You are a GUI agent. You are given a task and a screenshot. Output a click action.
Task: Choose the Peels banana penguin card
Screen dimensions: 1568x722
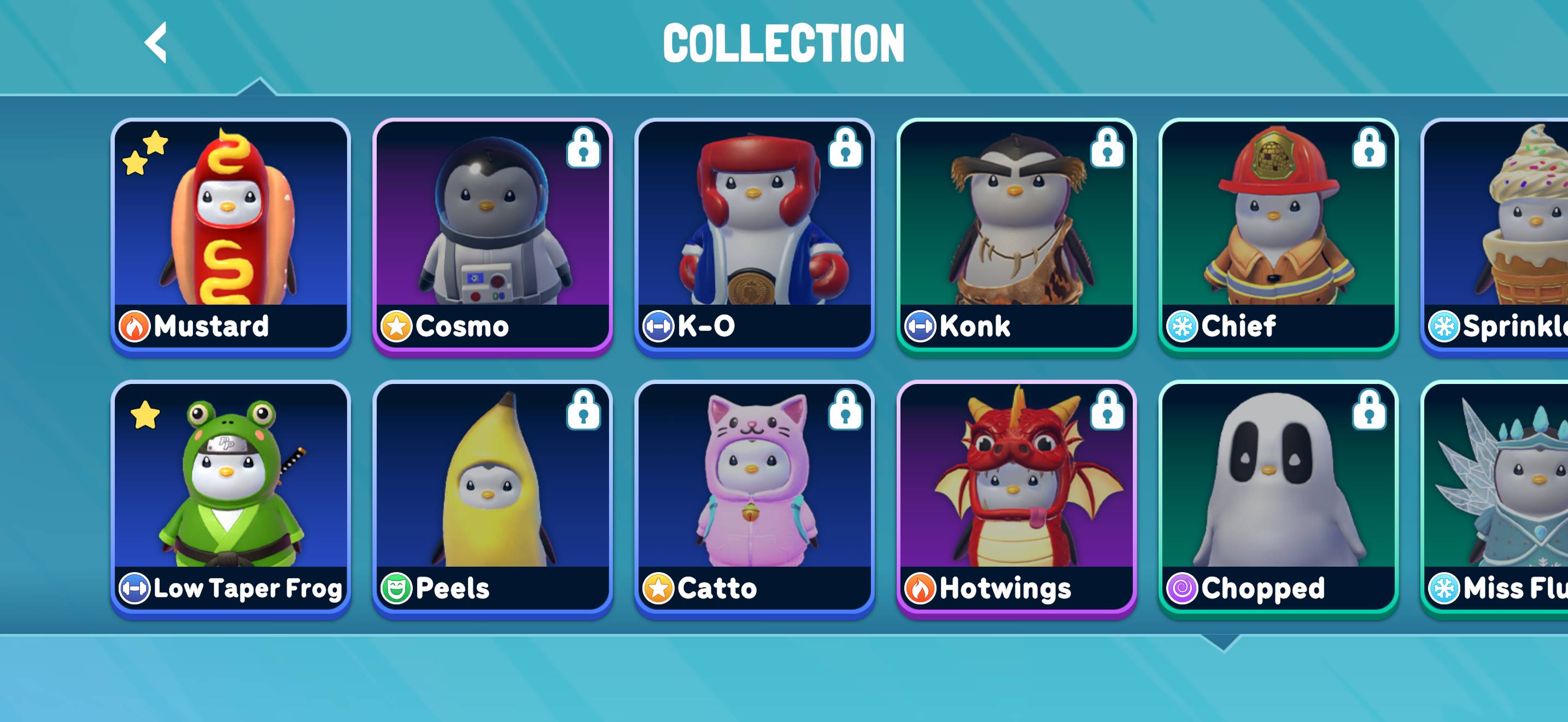click(x=493, y=496)
